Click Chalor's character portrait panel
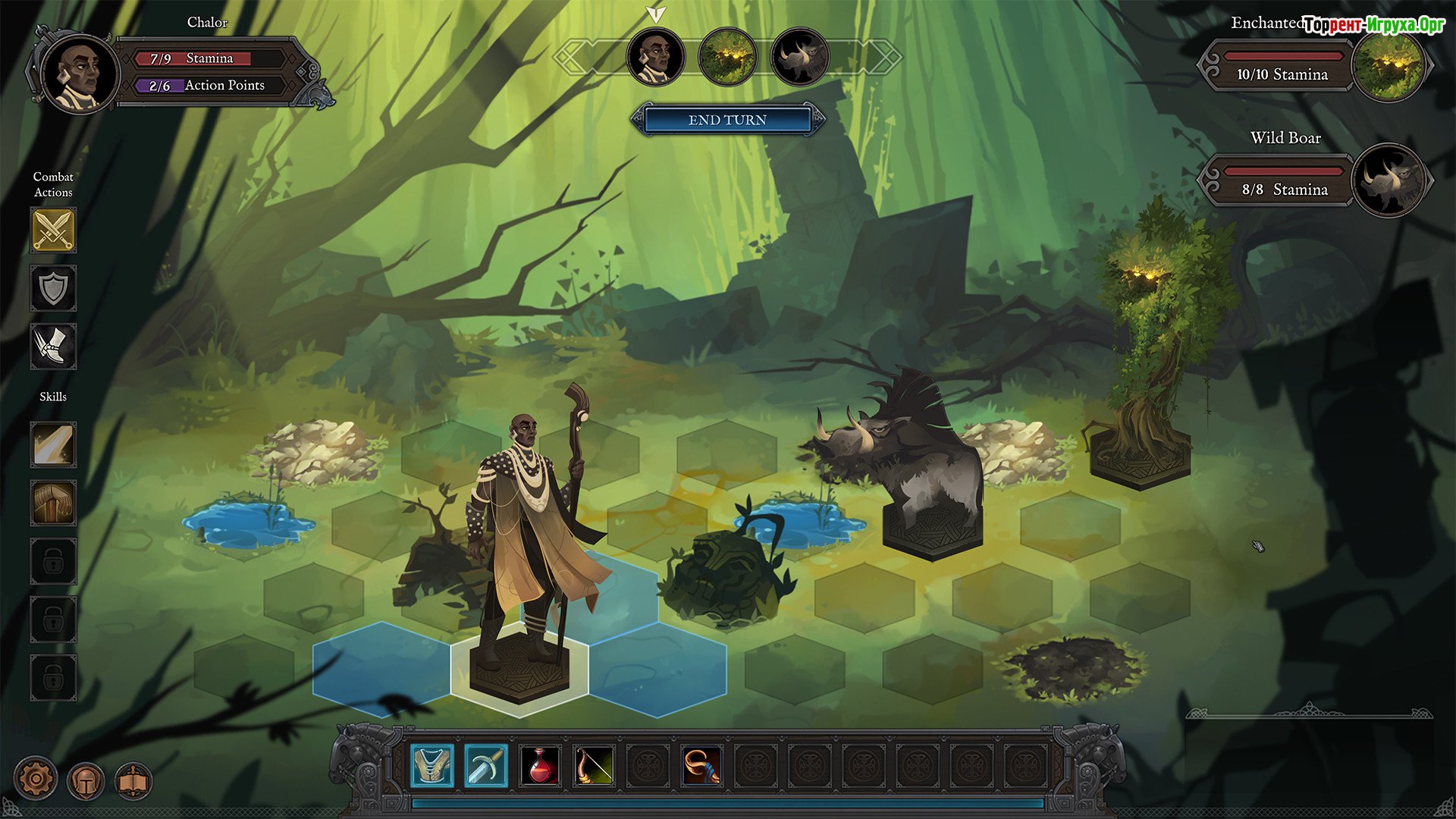 (x=80, y=74)
